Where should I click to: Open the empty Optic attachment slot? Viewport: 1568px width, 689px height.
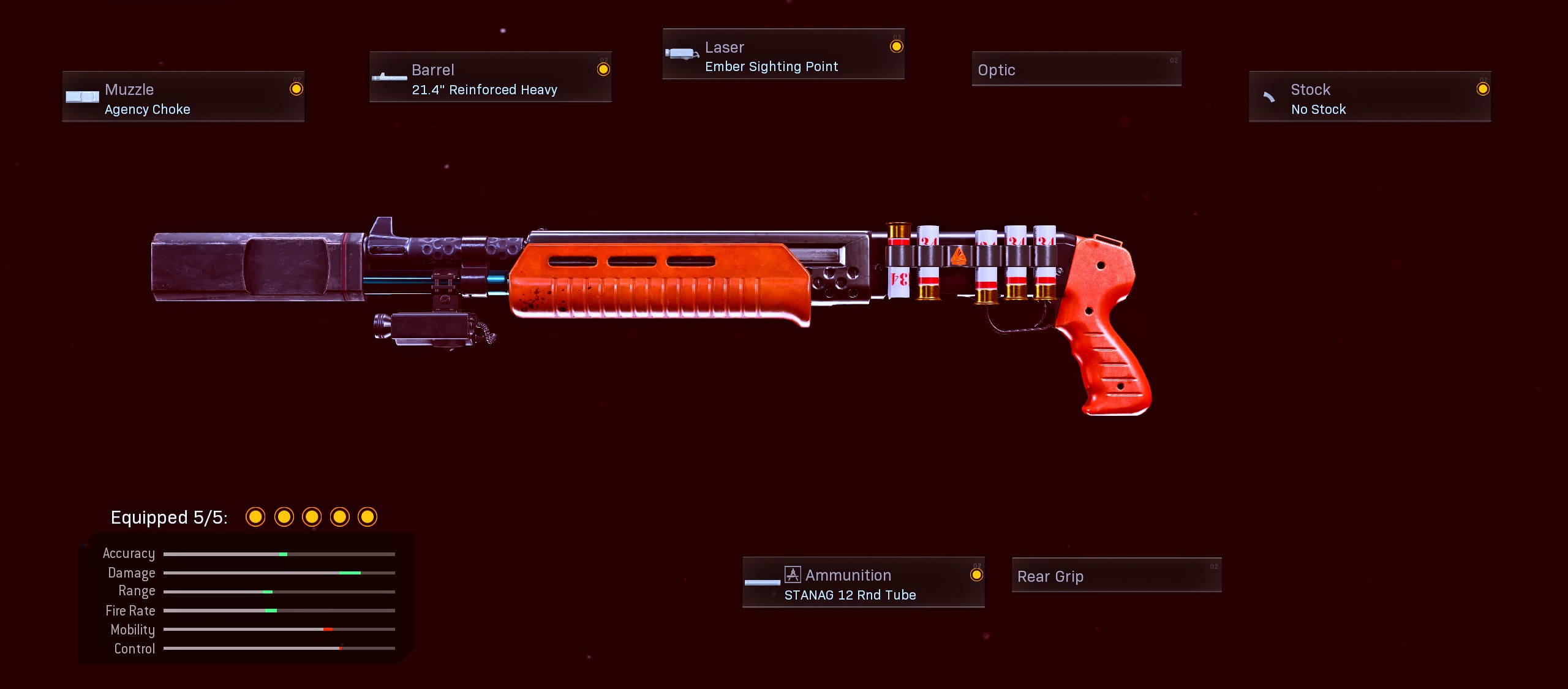pos(1076,69)
